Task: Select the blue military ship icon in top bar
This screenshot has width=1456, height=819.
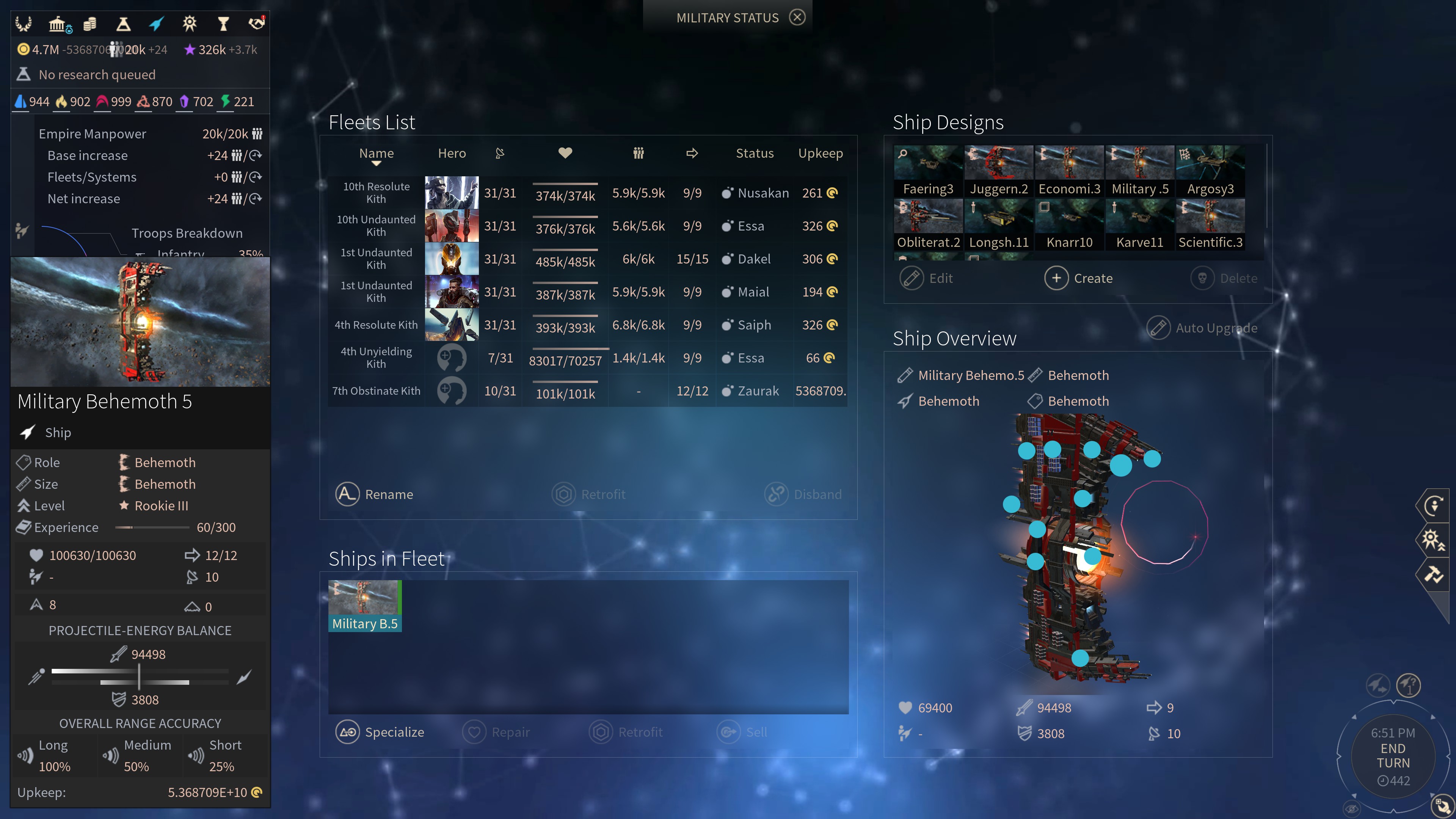Action: tap(157, 23)
